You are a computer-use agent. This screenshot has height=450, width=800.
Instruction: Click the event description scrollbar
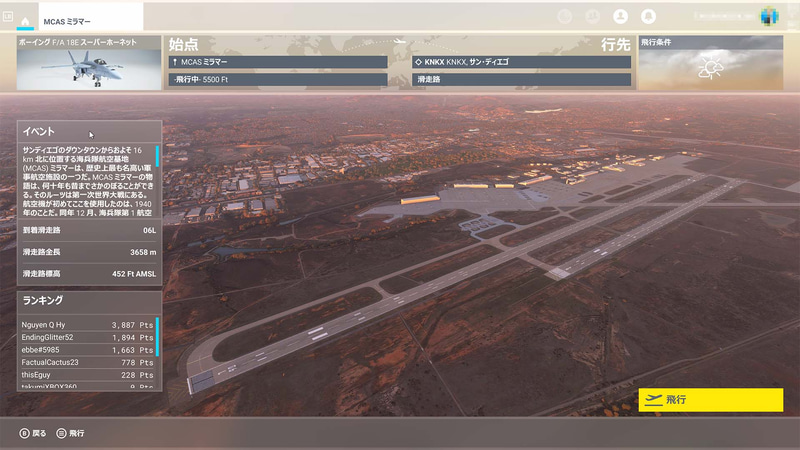[x=157, y=160]
